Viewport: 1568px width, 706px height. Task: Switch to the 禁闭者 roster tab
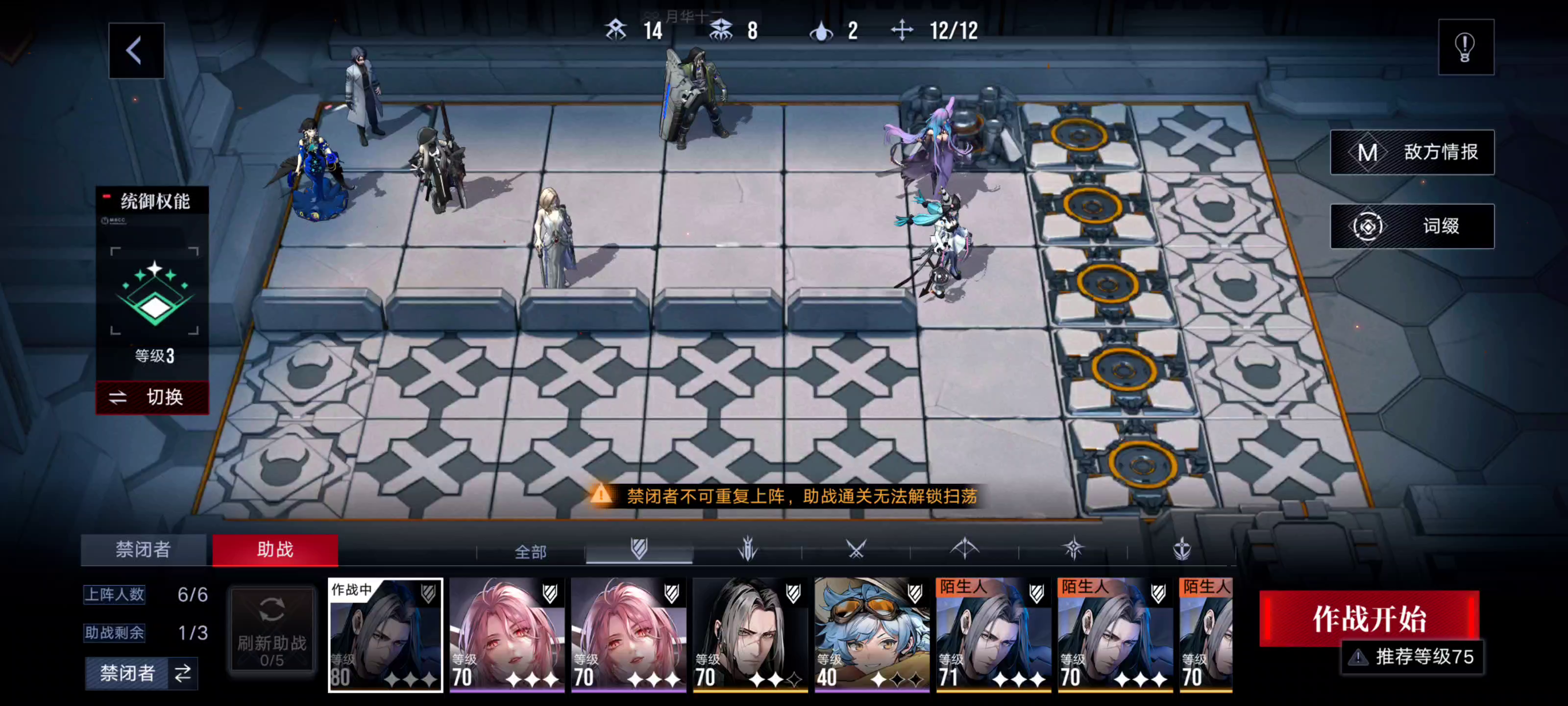144,550
